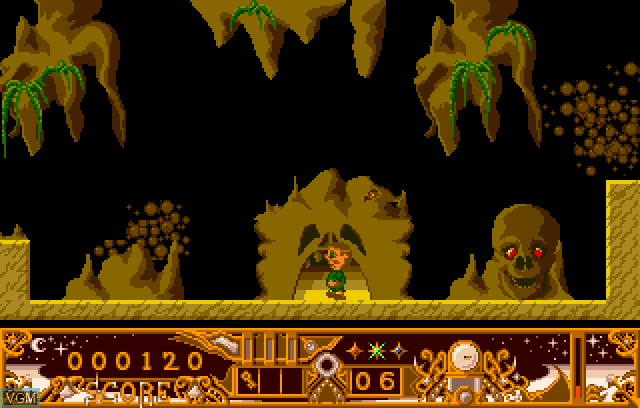Click the round clock dial

(x=463, y=355)
